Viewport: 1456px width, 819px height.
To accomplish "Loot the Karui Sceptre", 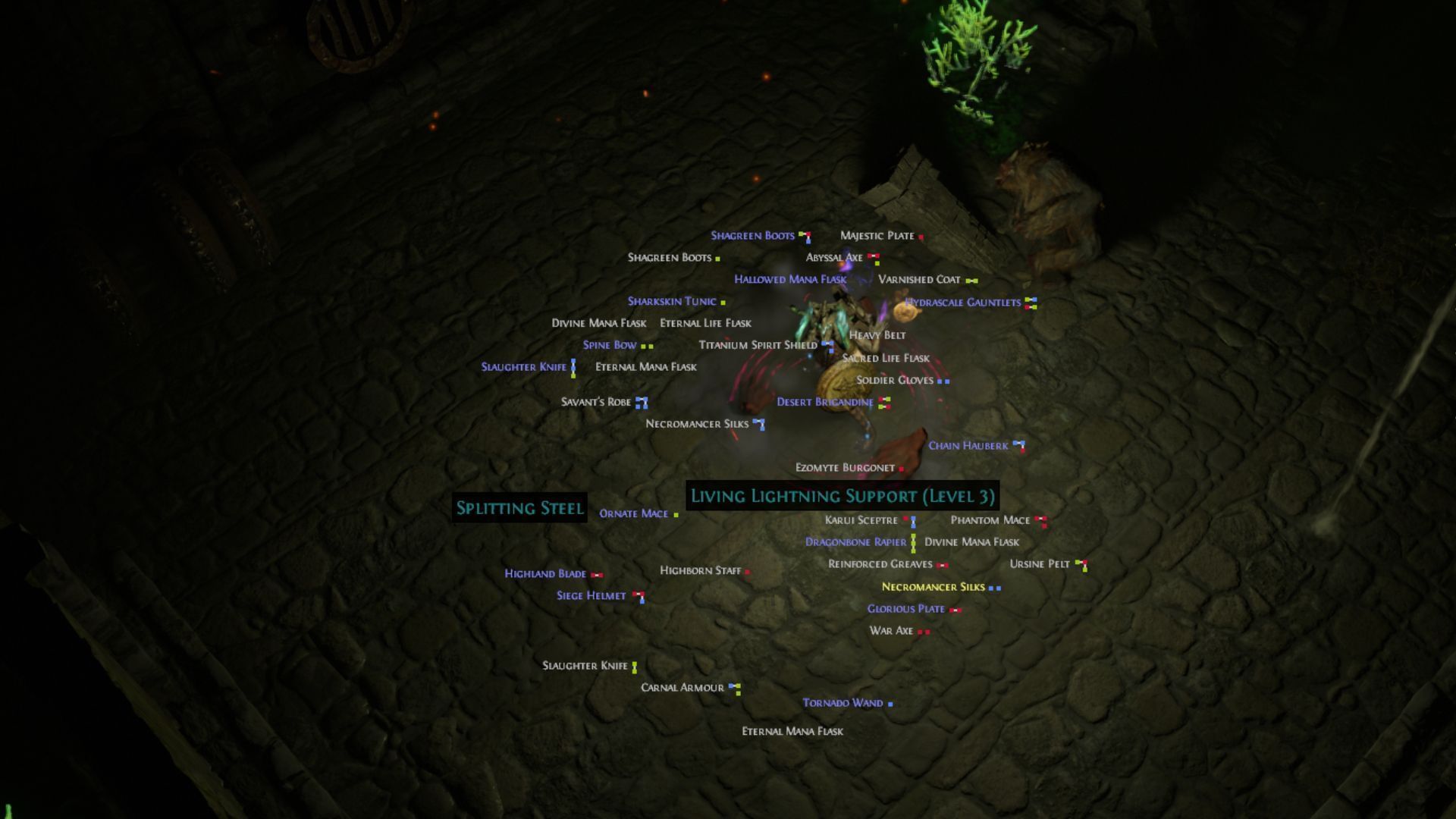I will (x=861, y=520).
